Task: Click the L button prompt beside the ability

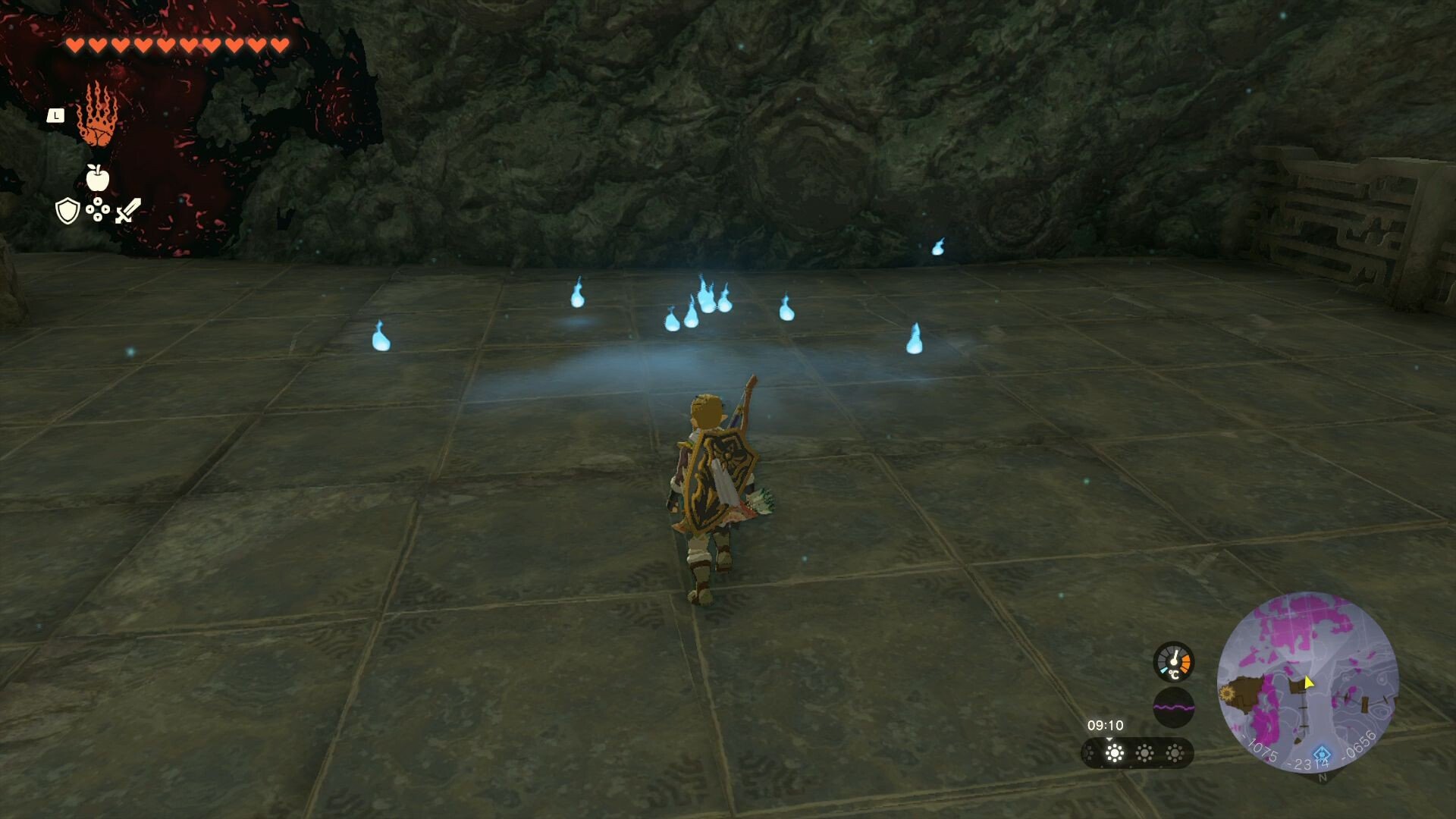Action: 56,115
